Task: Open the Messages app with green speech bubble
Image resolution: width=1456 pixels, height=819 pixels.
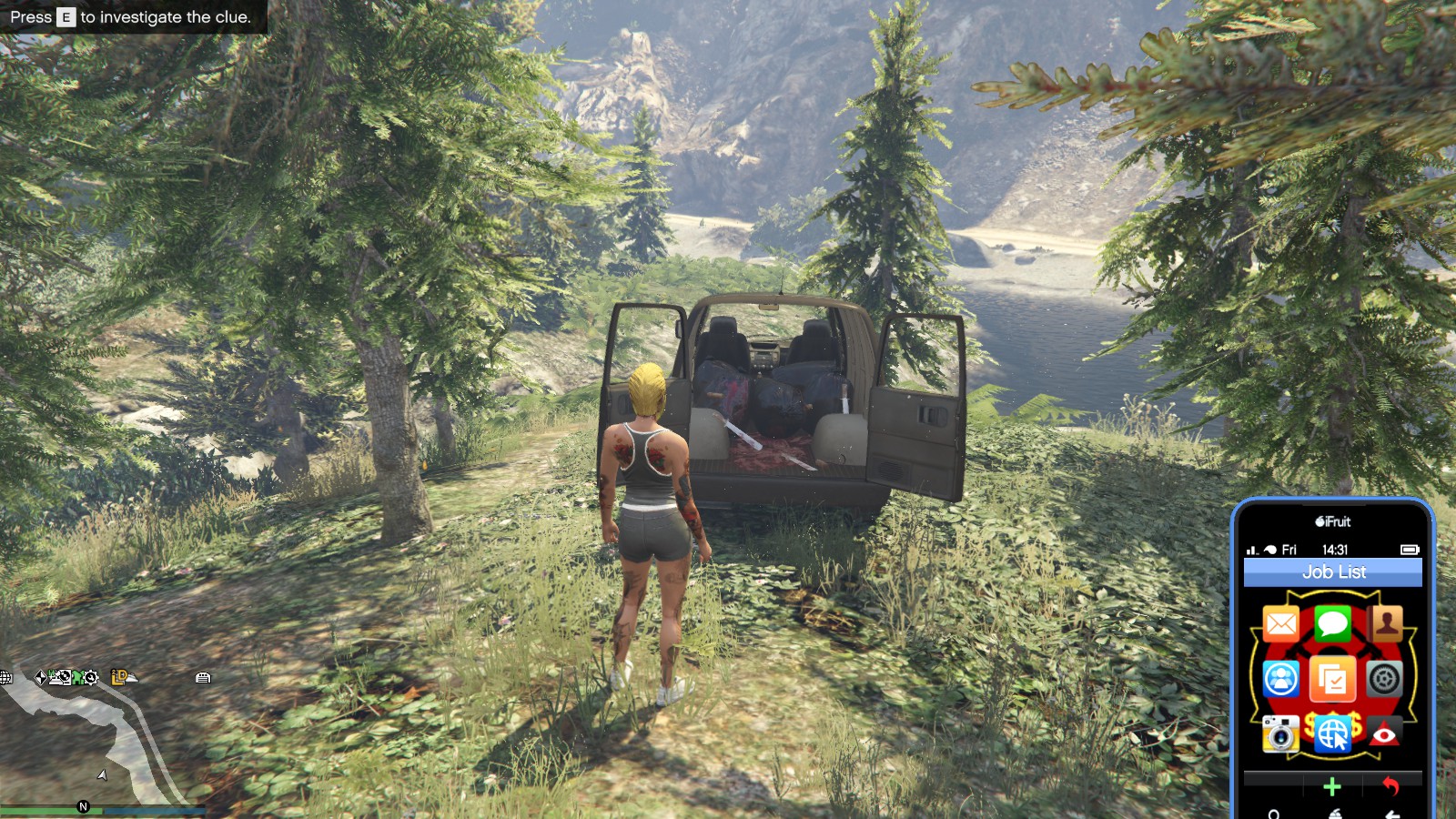Action: pos(1331,622)
